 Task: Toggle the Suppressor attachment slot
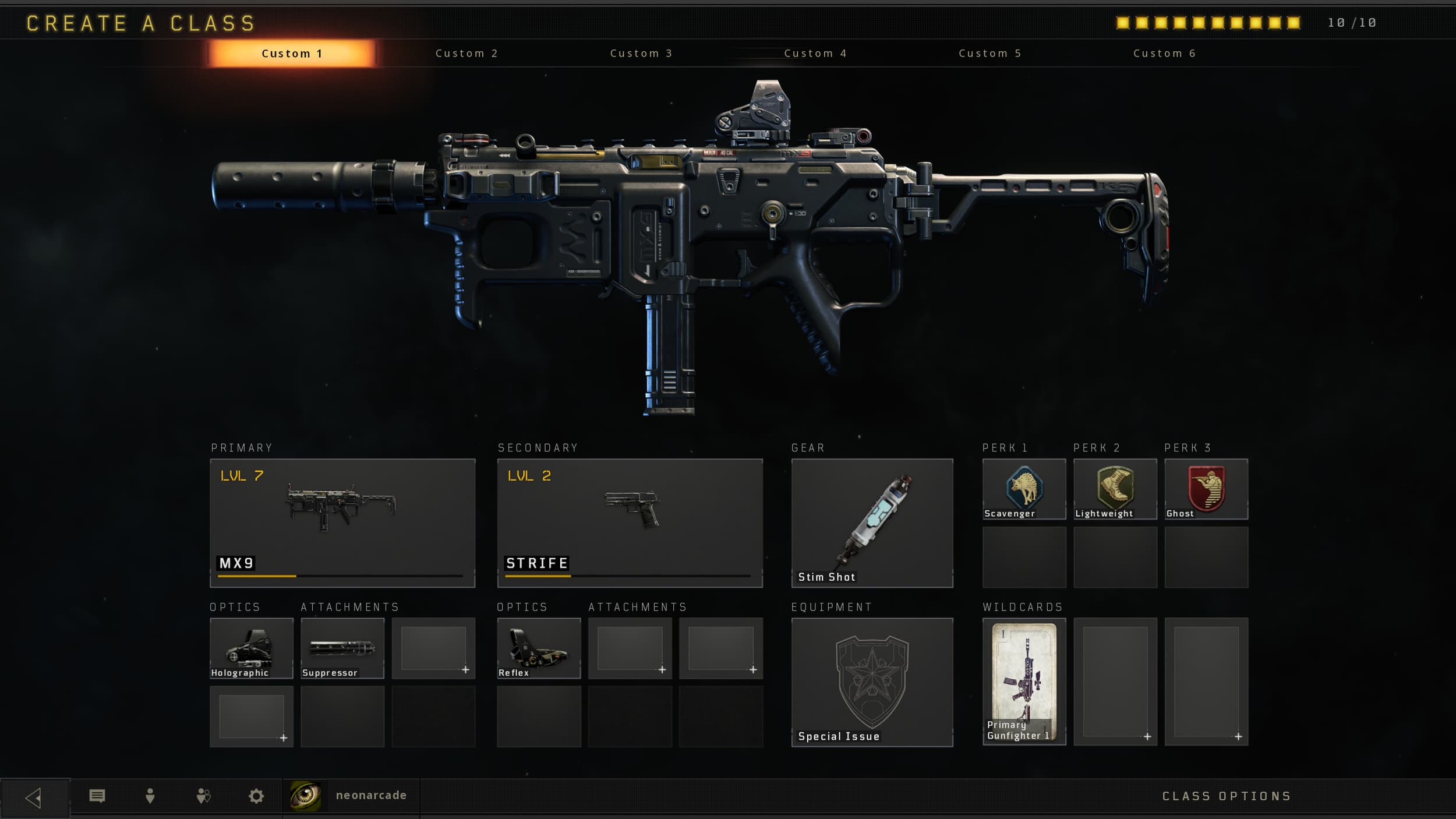(342, 648)
